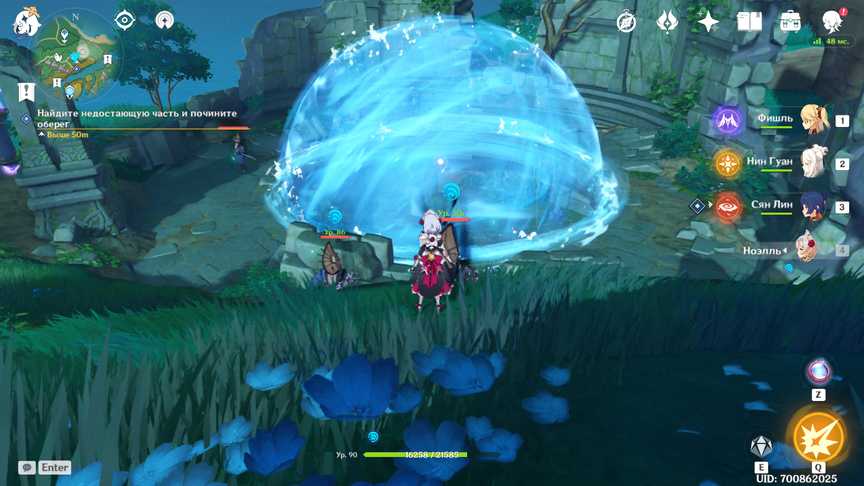Click the quest navigation icon beside the minimap
This screenshot has width=864, height=486.
pyautogui.click(x=165, y=20)
